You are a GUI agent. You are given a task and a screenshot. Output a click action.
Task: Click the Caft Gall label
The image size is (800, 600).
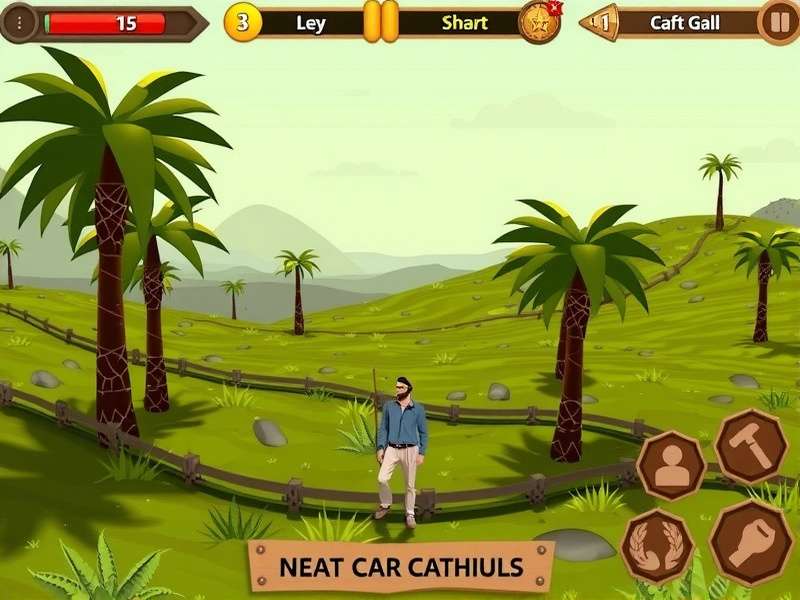(x=685, y=23)
